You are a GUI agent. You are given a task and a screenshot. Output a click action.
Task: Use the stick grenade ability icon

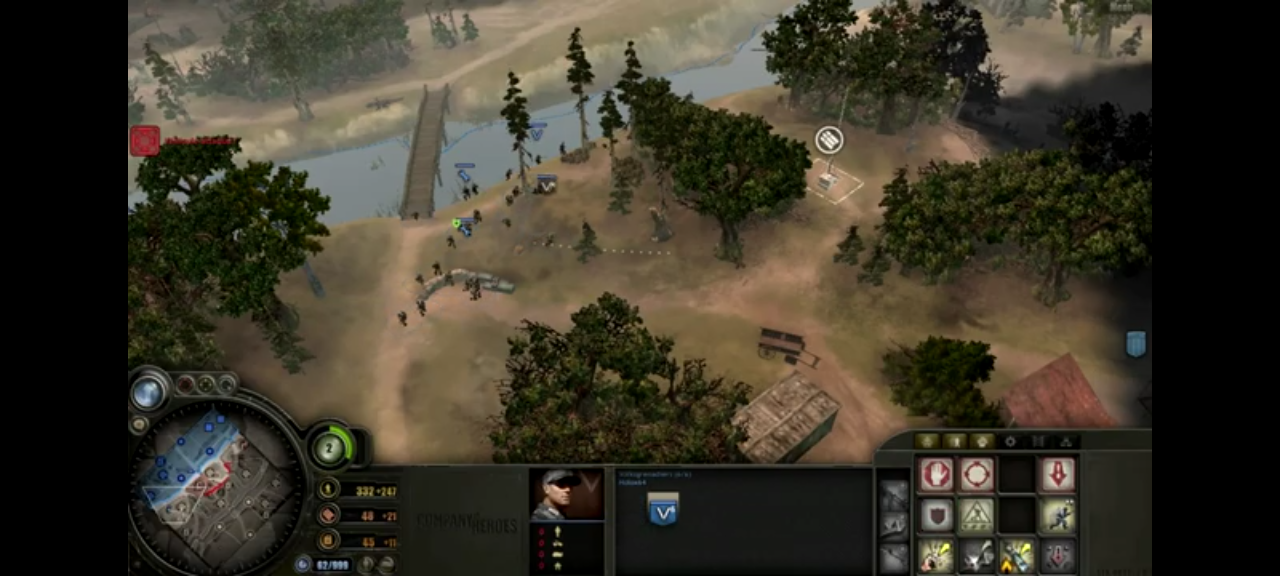(936, 556)
